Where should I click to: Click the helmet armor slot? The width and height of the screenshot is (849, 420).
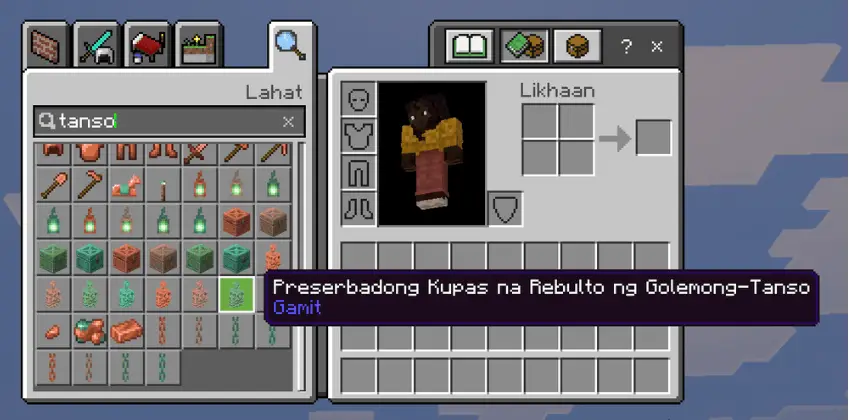[358, 101]
